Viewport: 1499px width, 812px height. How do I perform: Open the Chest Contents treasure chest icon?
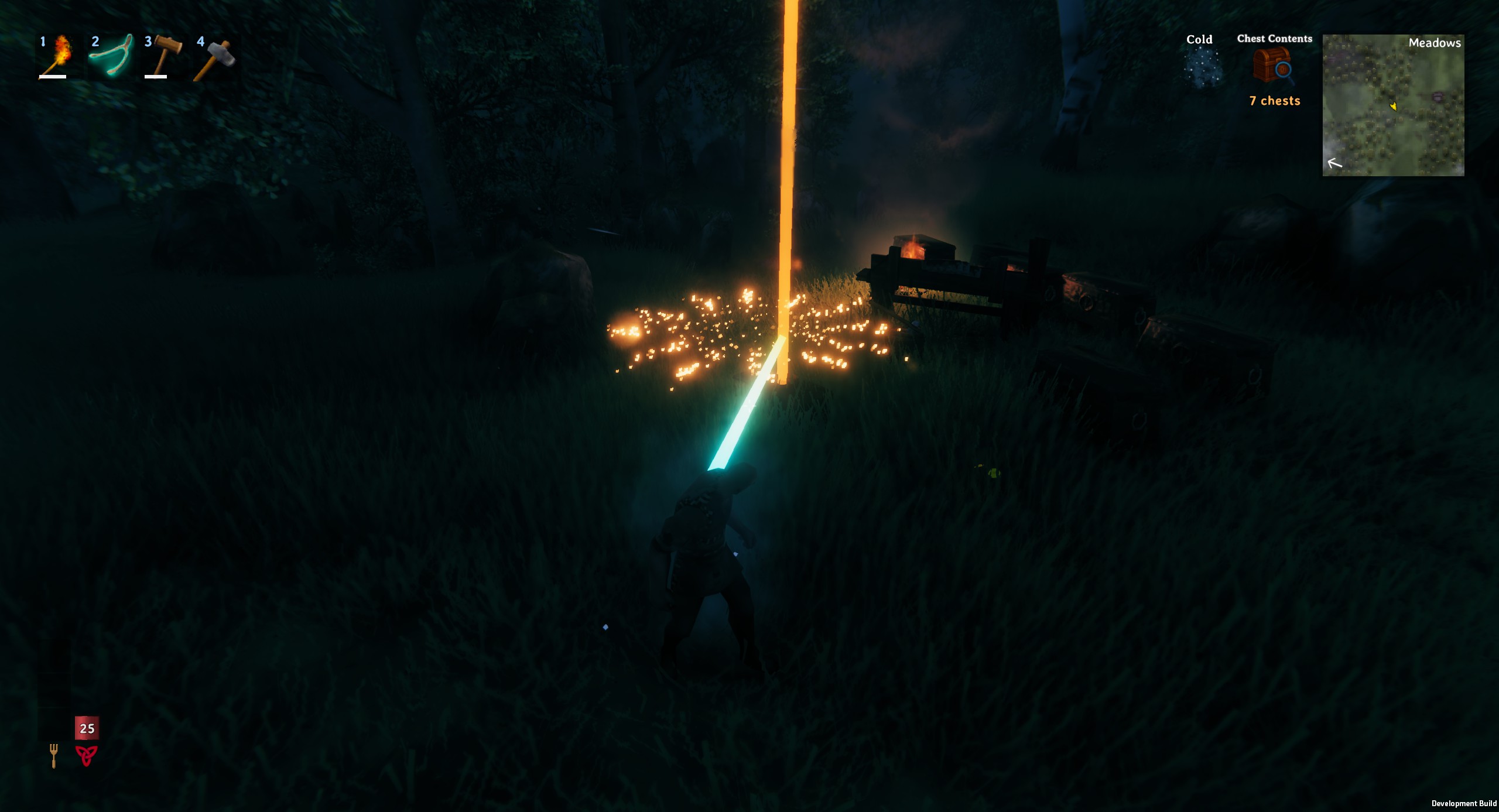tap(1274, 67)
